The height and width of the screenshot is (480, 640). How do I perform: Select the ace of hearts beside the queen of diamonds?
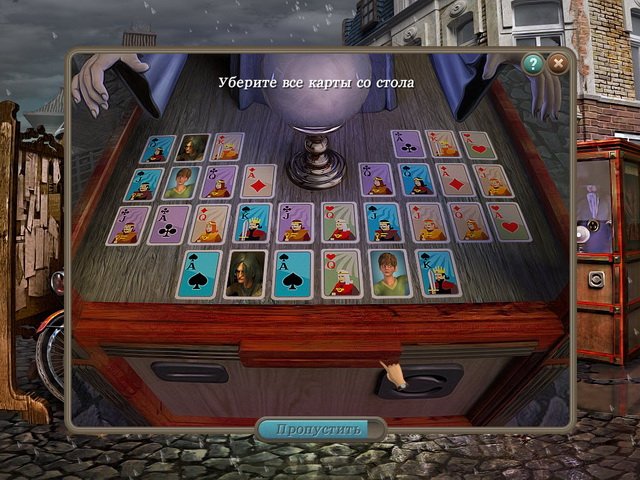pyautogui.click(x=508, y=221)
